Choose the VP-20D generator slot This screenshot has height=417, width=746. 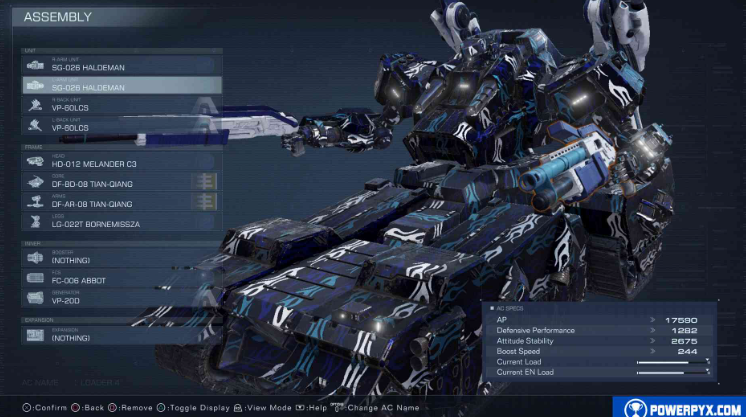(x=120, y=299)
